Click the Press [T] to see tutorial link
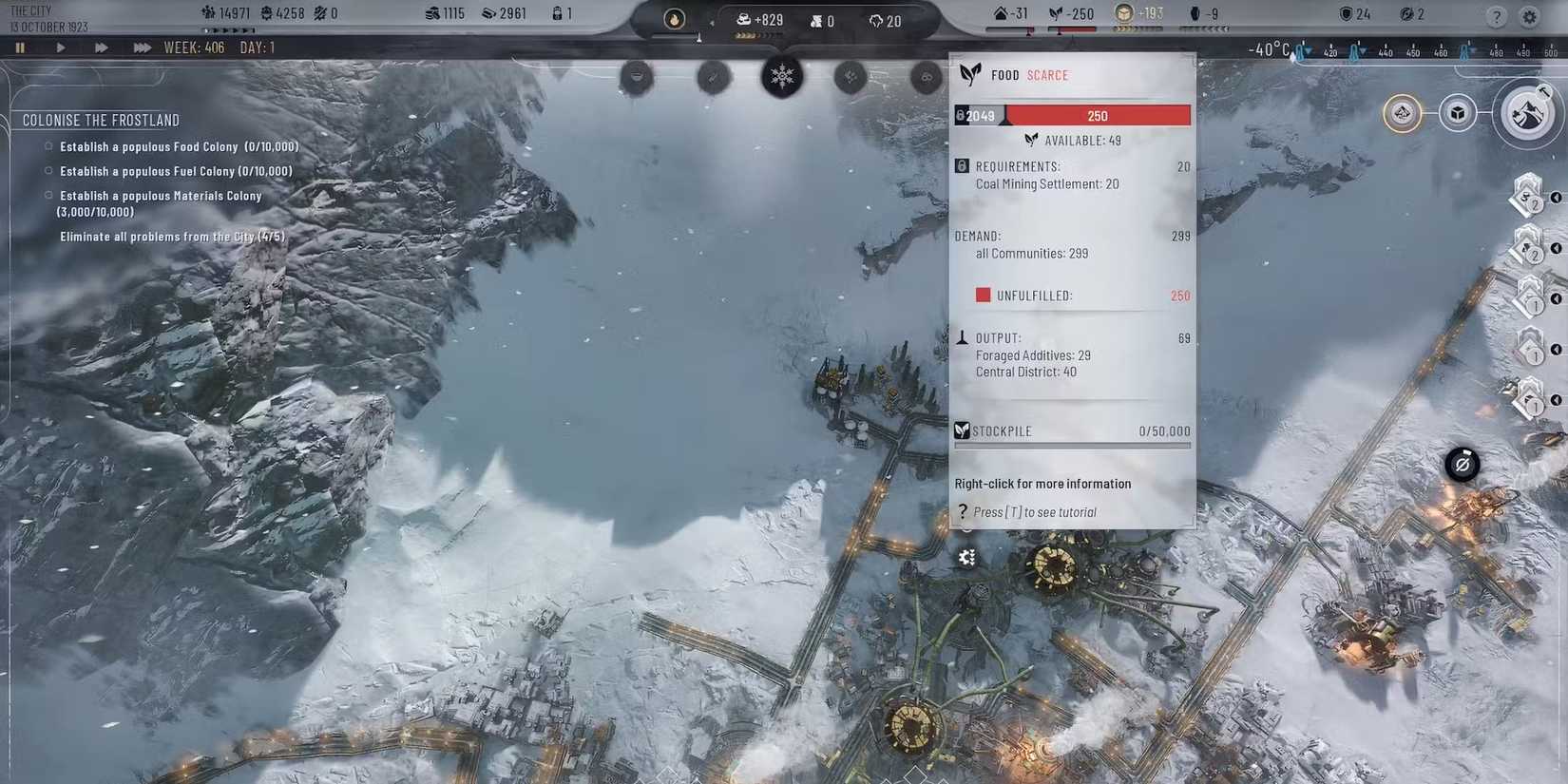The height and width of the screenshot is (784, 1568). 1036,511
